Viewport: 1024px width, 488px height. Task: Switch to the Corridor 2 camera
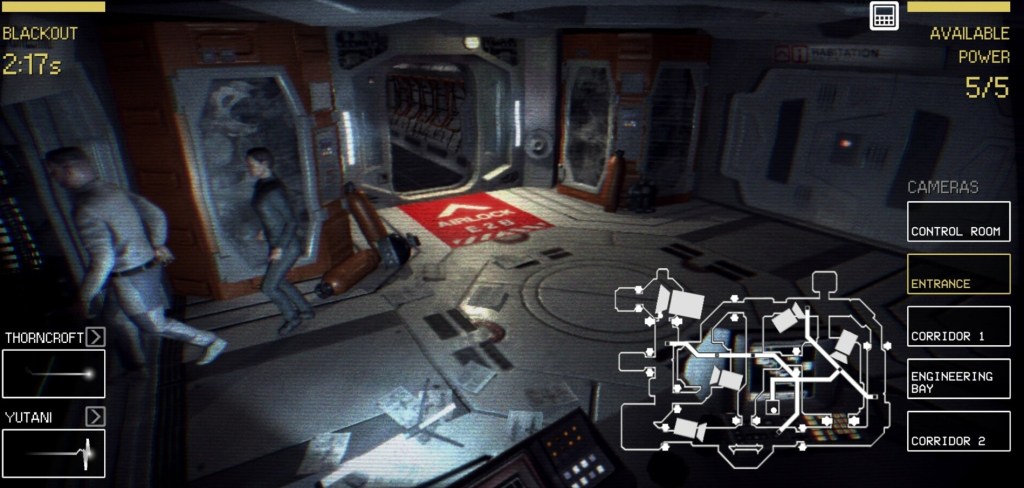958,431
